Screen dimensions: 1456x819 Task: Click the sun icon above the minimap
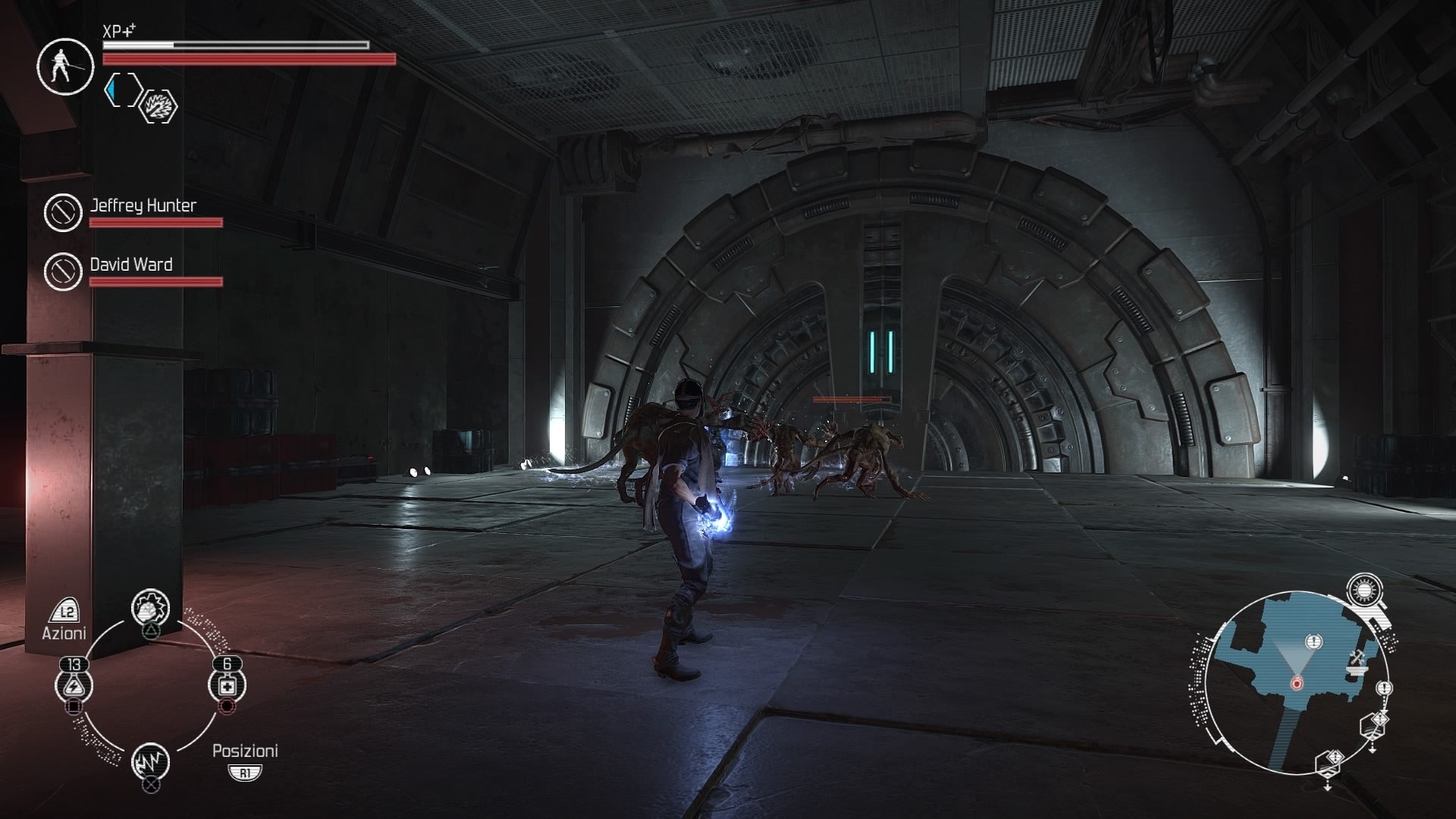point(1364,591)
